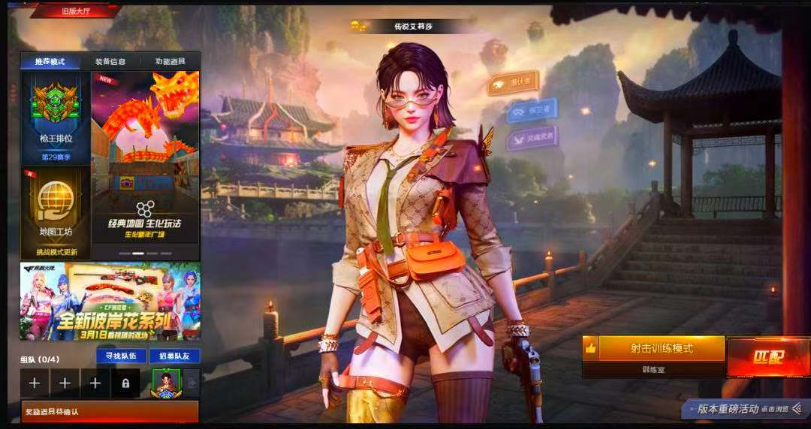The height and width of the screenshot is (429, 811).
Task: Click the 招募队友 recruit teammates button
Action: 174,355
